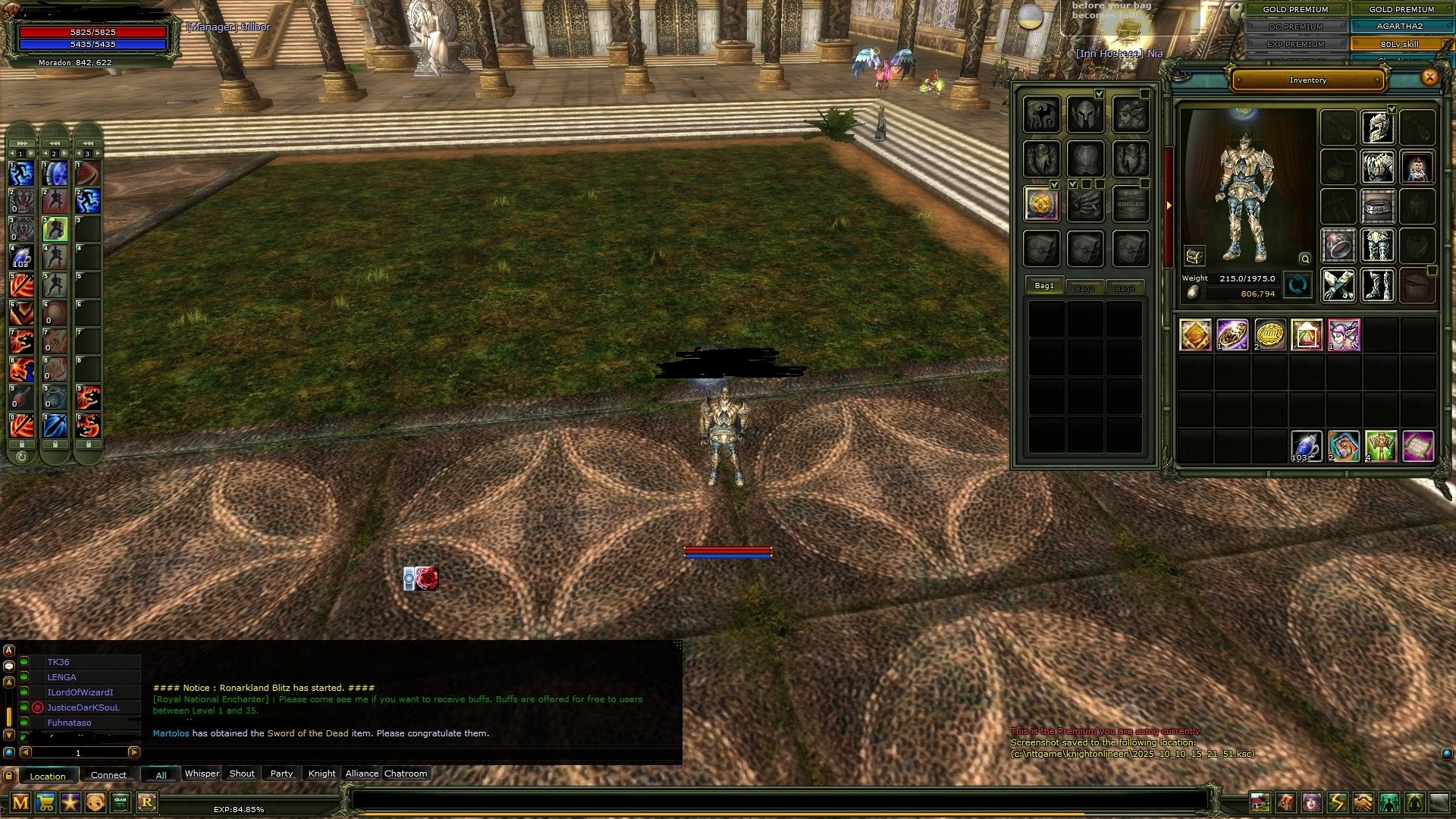
Task: Open the 80Lv skill button
Action: coord(1399,44)
